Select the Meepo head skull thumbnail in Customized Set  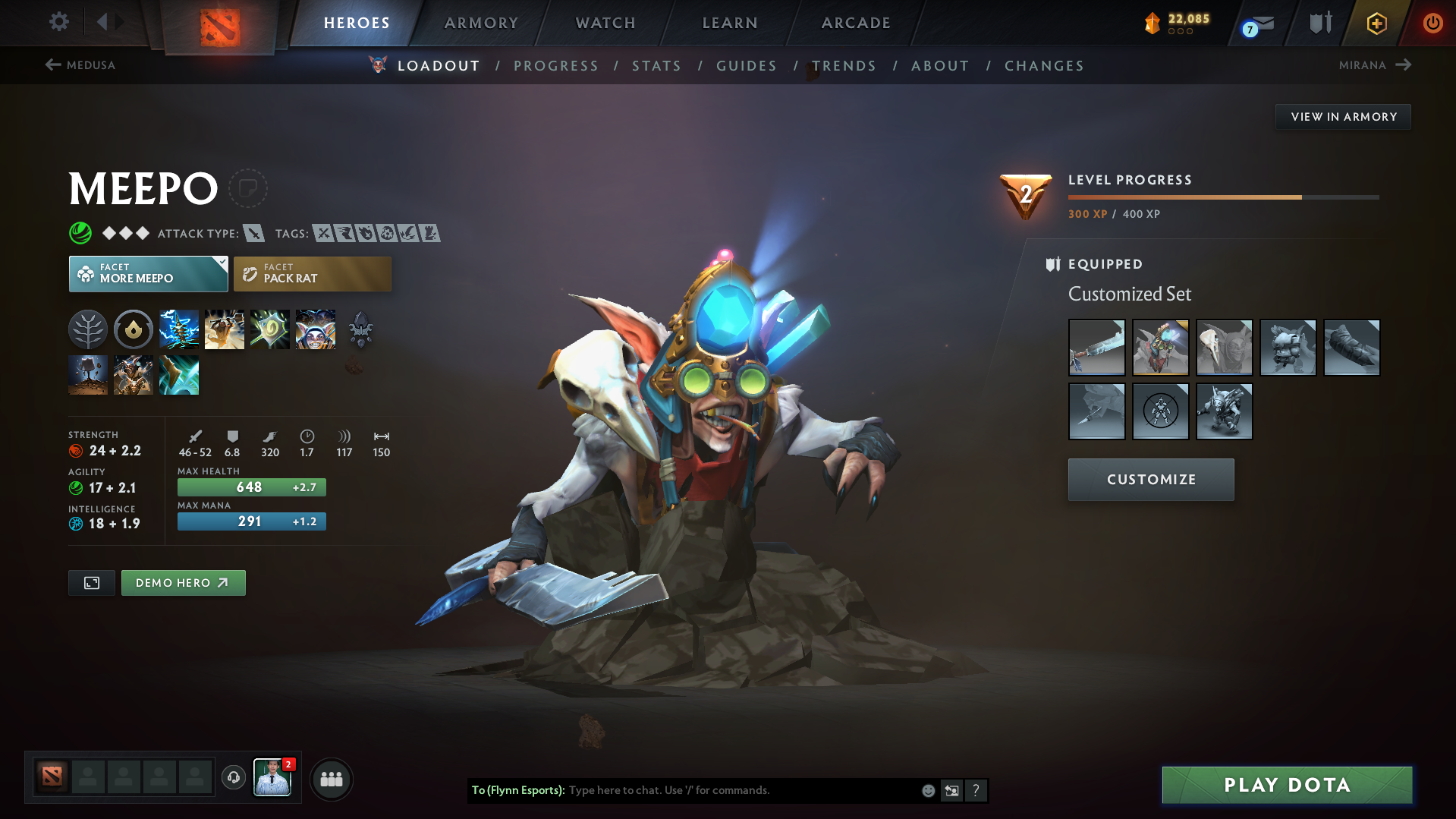[1224, 347]
